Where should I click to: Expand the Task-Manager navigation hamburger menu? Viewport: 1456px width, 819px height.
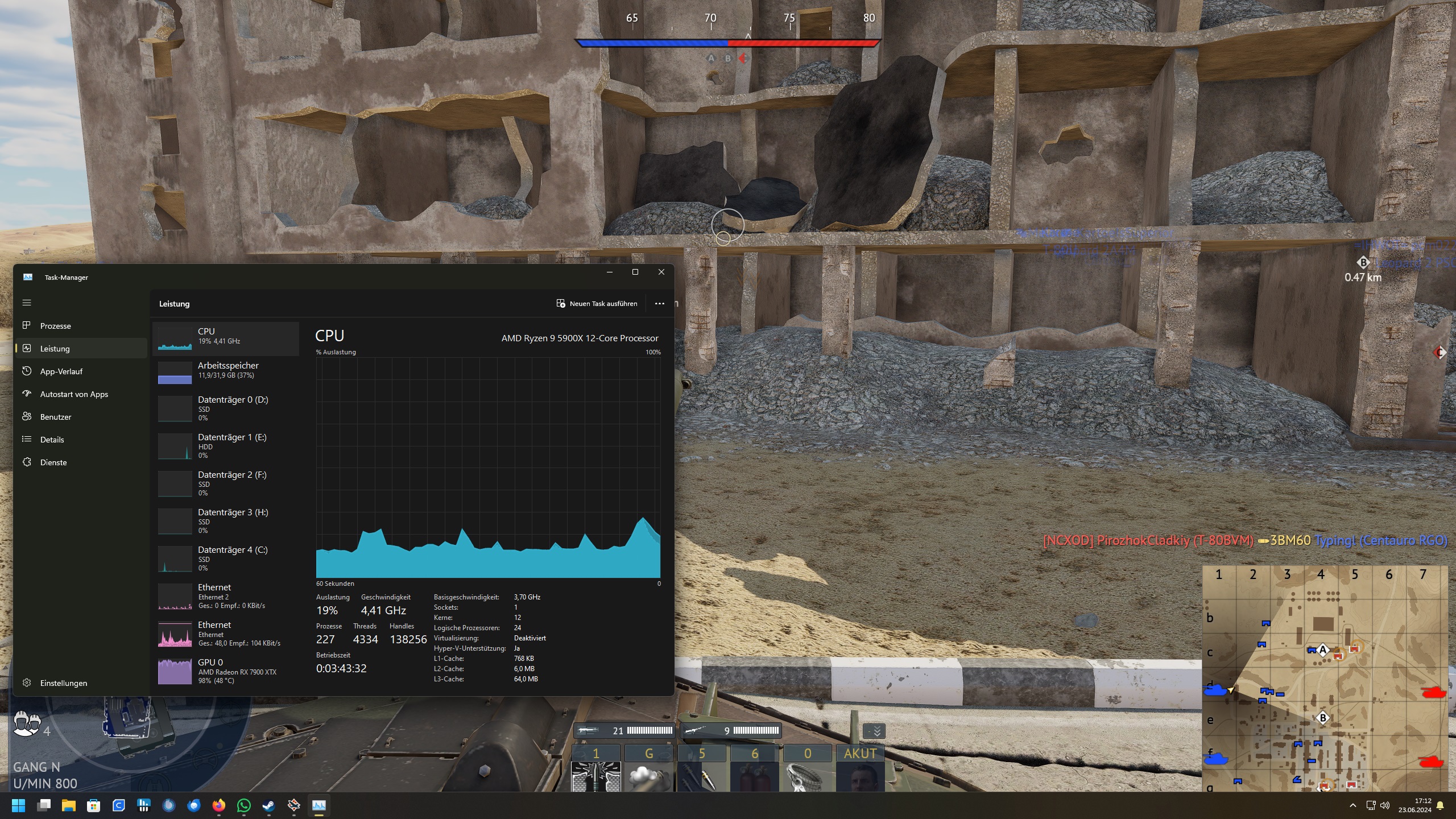coord(27,302)
